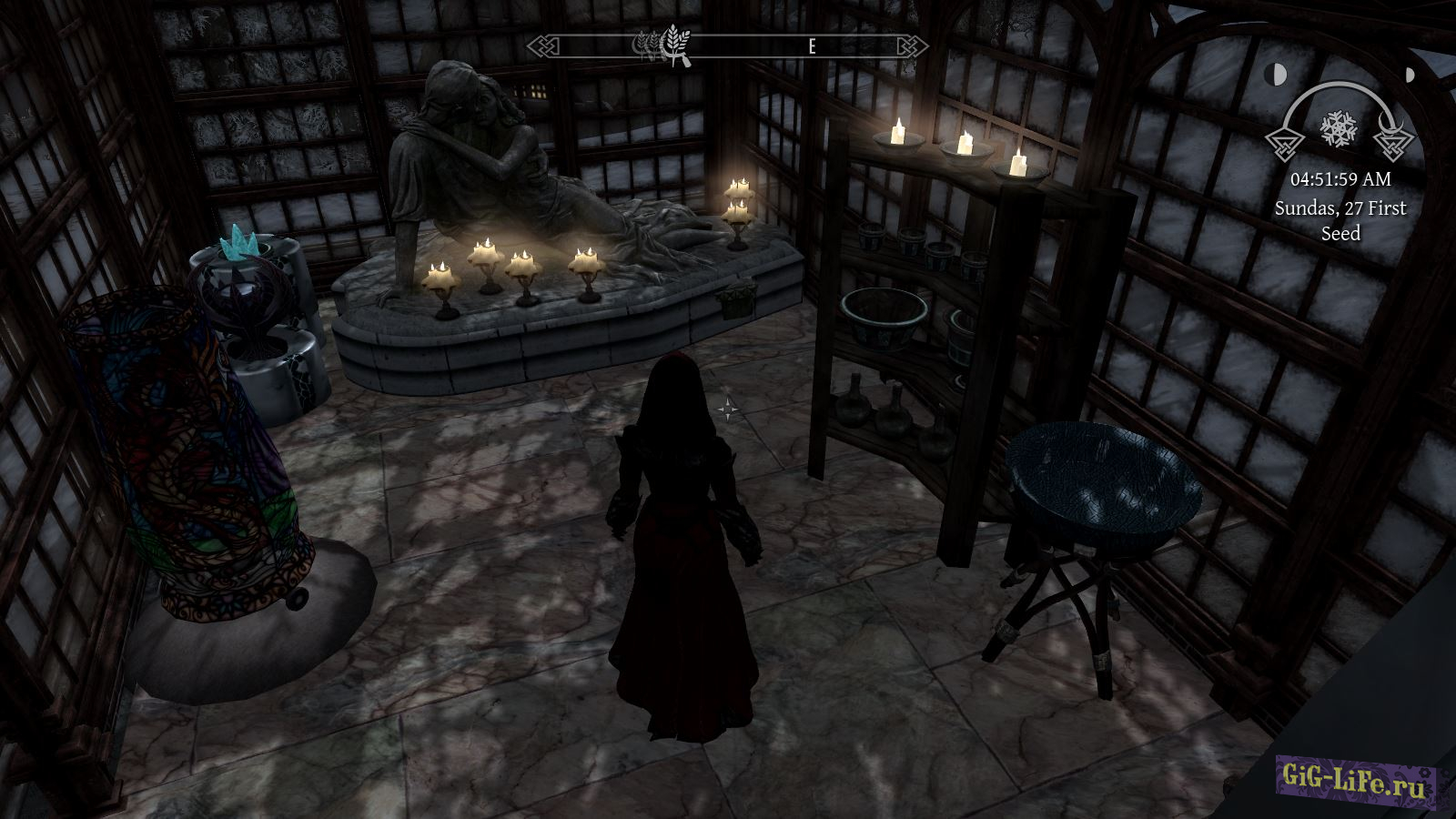Open the GiG-Life.ru watermark logo
Screen dimensions: 1456x819
pos(1355,780)
